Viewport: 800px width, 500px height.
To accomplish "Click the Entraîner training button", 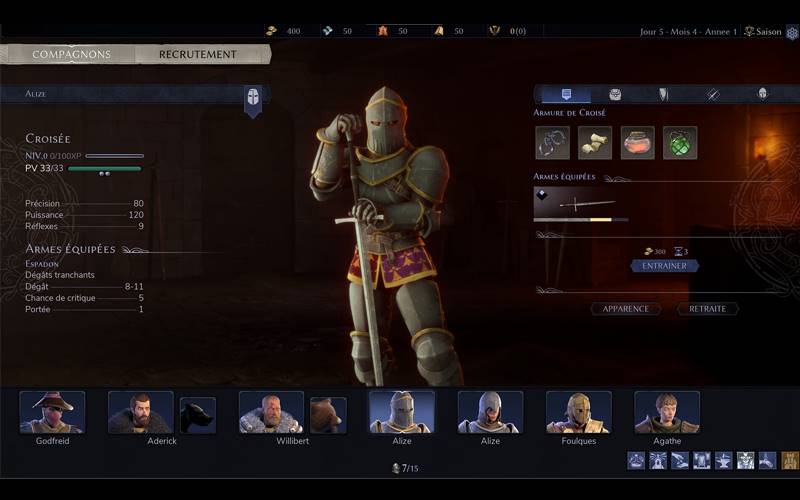I will [664, 266].
